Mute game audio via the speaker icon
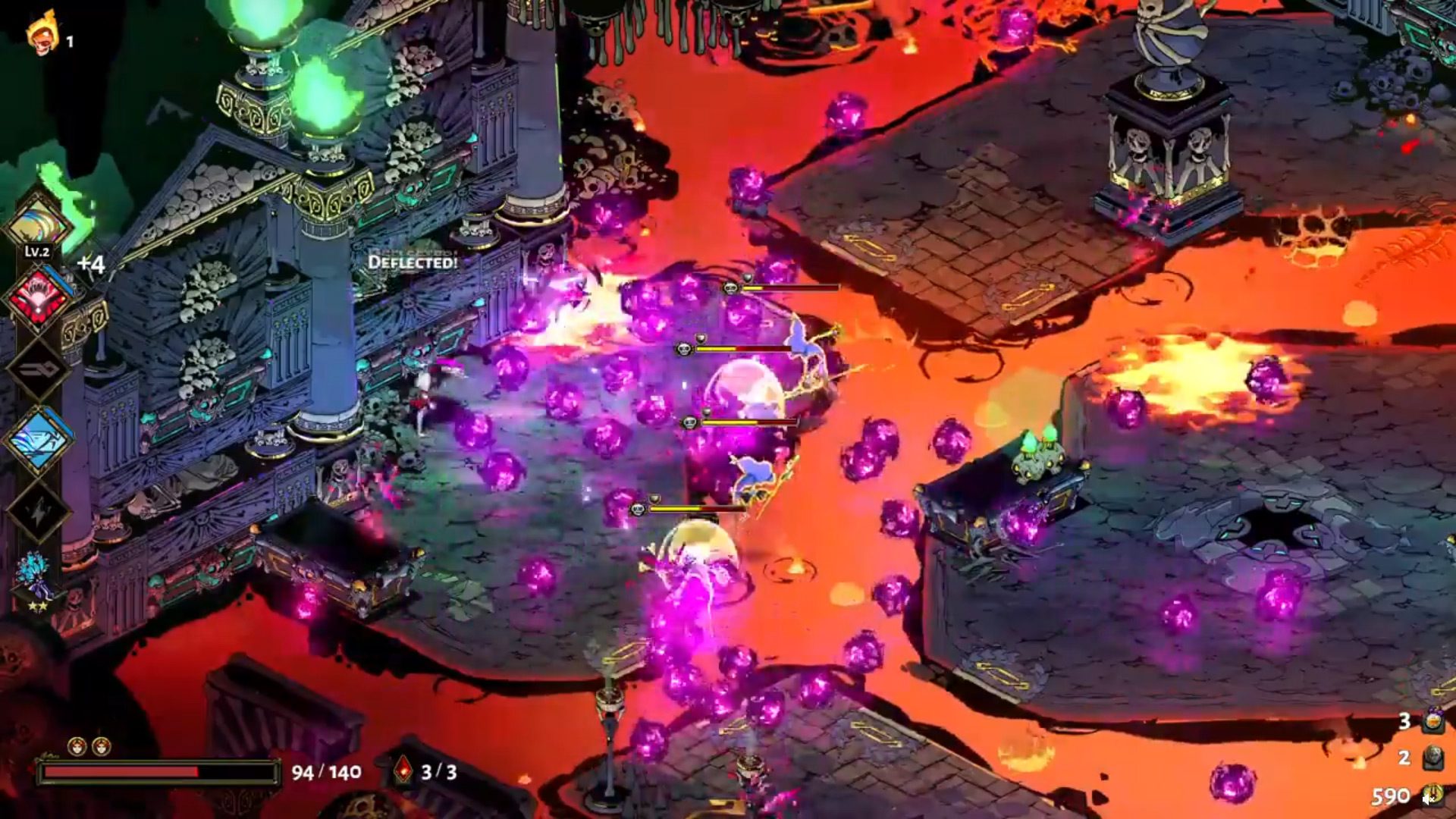The image size is (1456, 819). click(1426, 801)
